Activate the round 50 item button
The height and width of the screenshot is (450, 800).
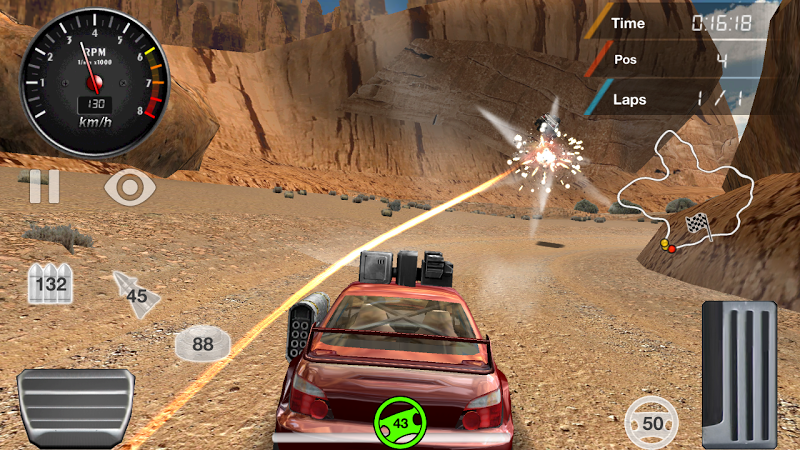pos(652,422)
